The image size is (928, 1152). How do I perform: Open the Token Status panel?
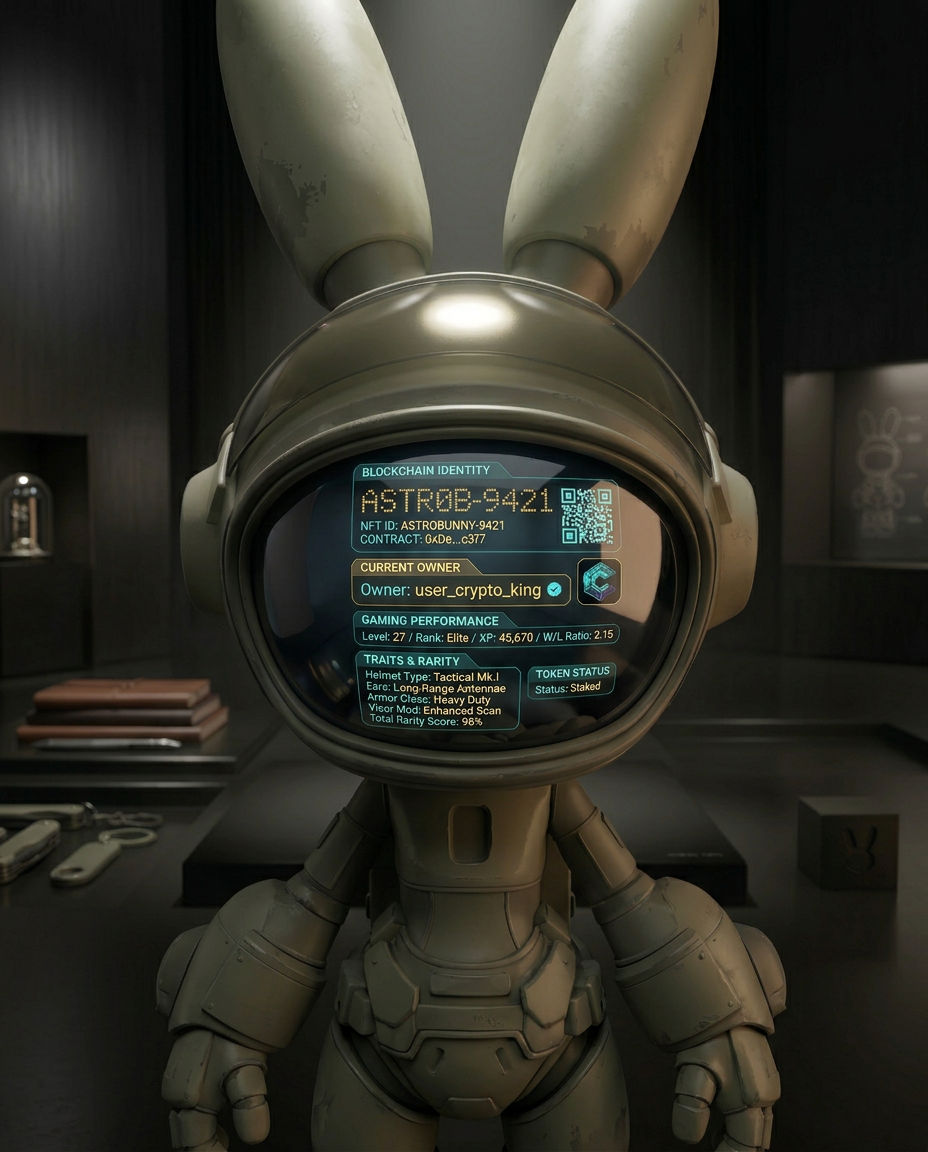[x=571, y=681]
